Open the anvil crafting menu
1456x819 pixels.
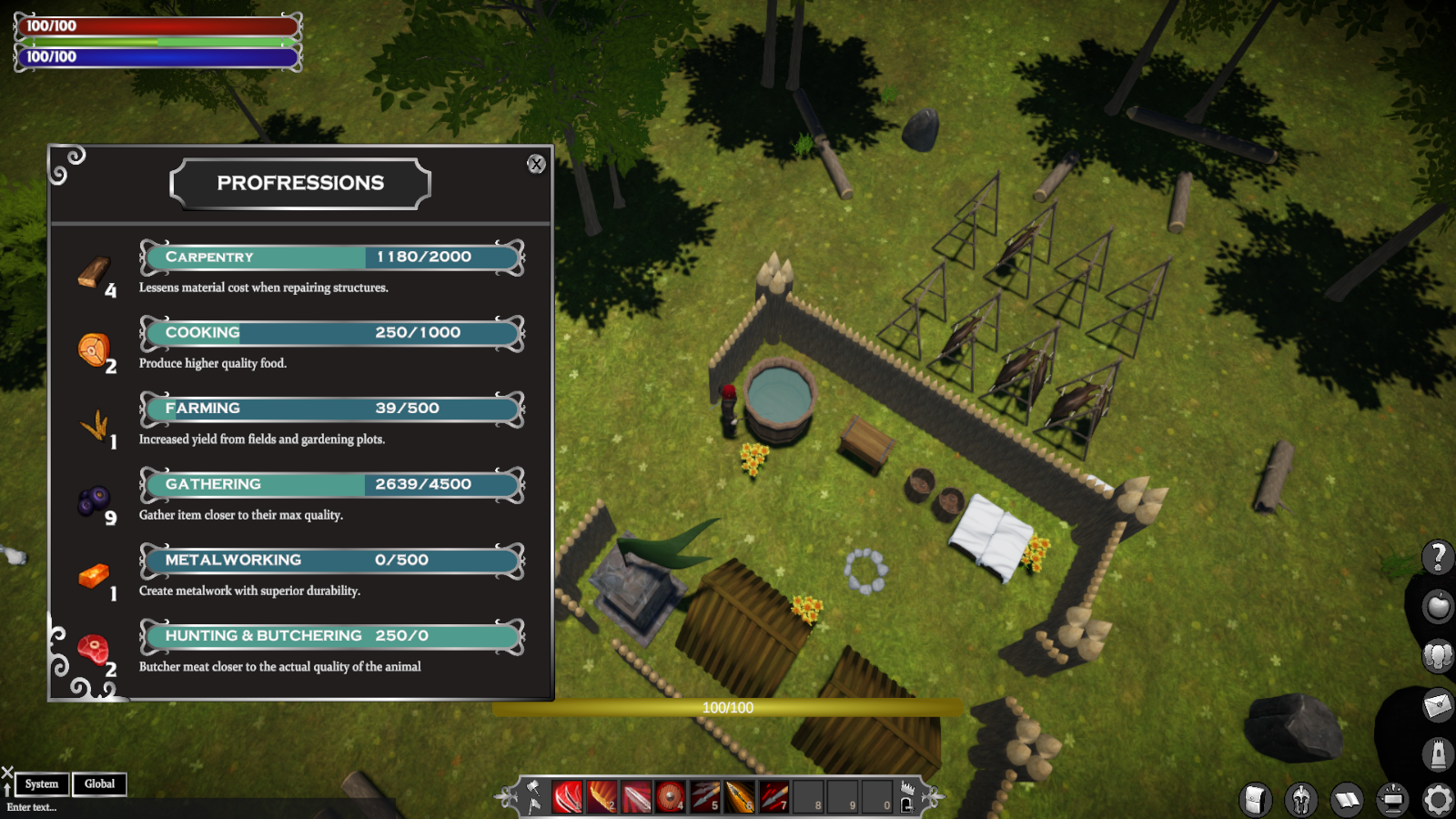[x=1392, y=800]
